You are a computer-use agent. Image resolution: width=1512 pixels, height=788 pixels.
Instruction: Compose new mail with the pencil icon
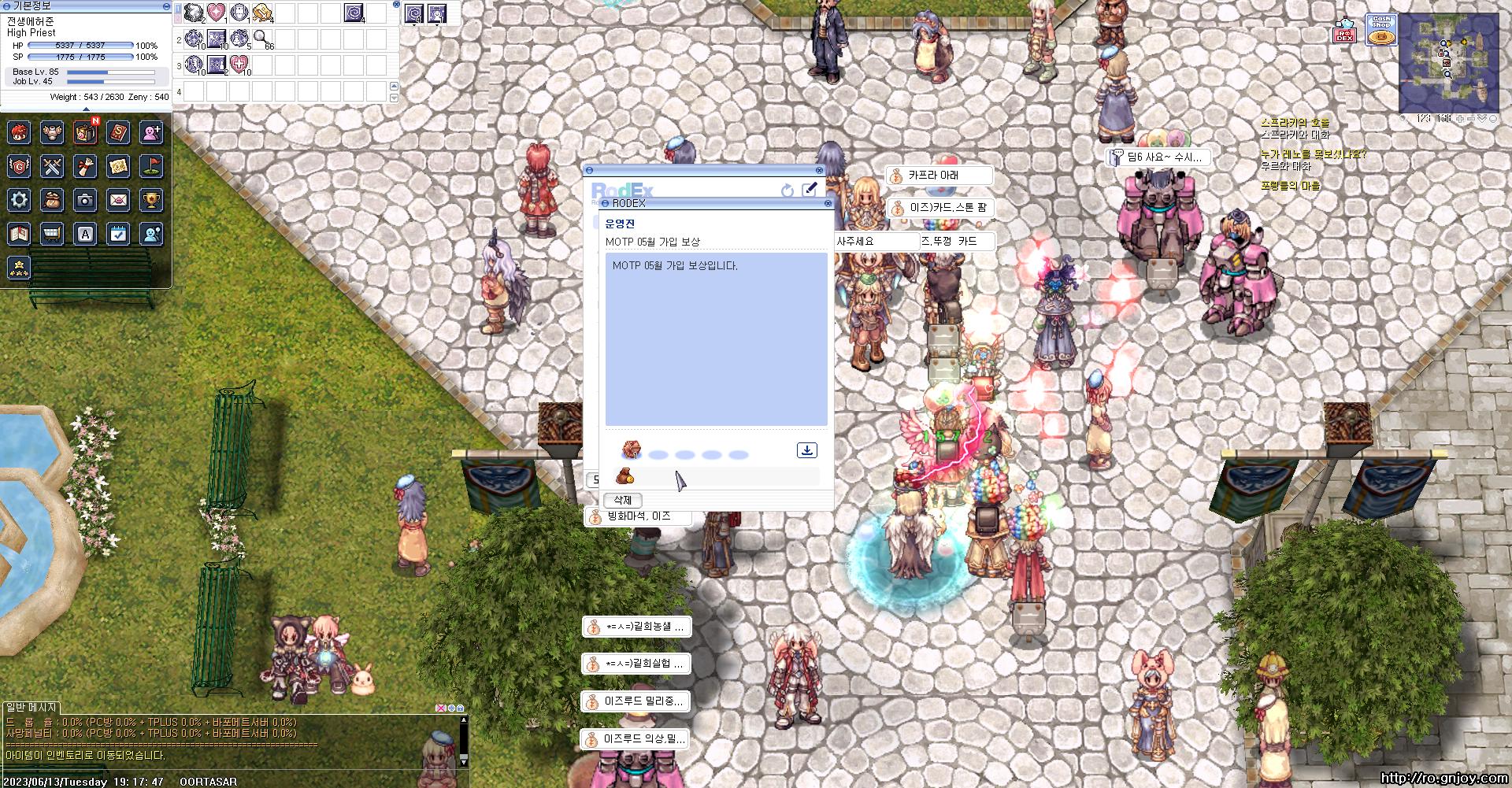click(809, 190)
